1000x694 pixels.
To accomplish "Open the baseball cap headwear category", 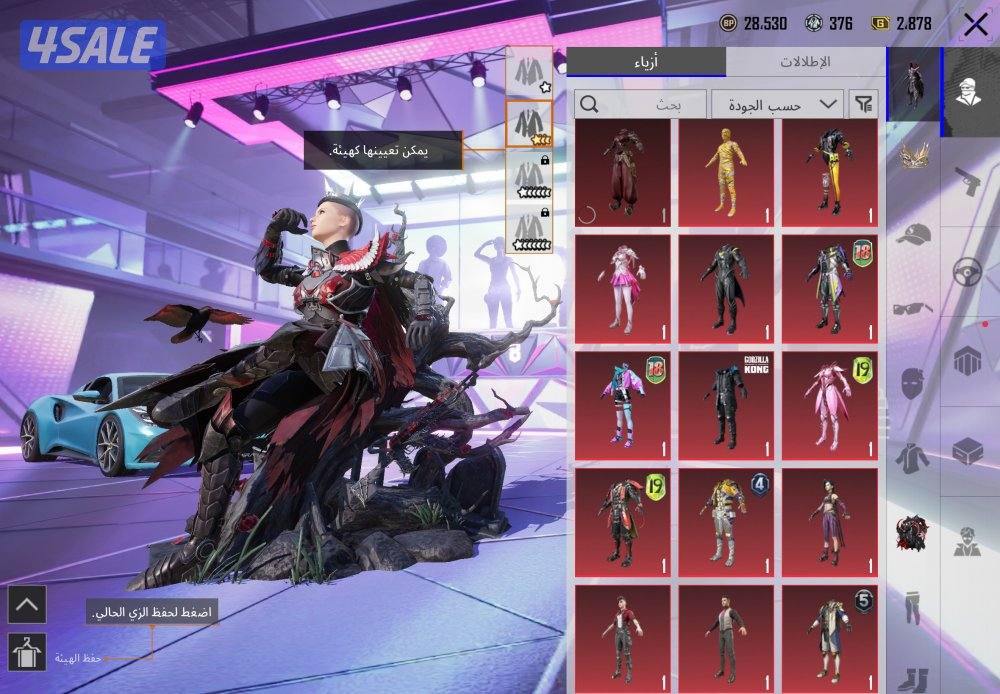I will [912, 236].
